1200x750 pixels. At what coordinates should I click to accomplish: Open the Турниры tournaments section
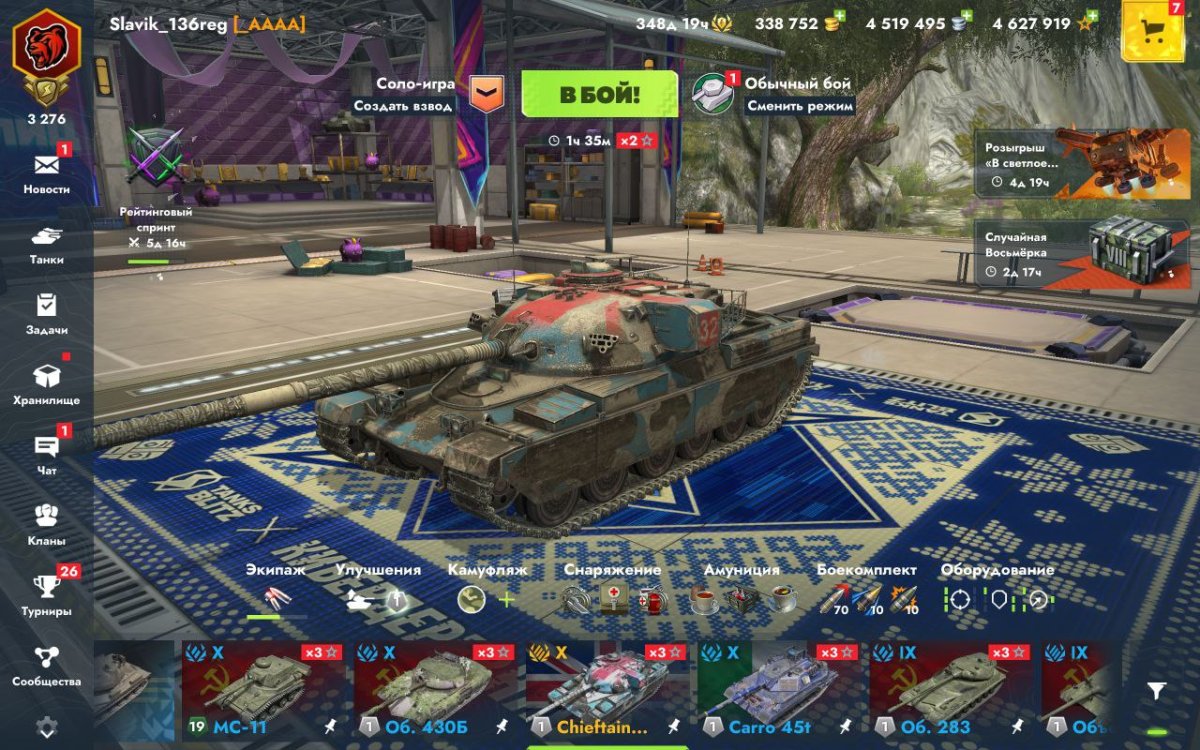47,594
